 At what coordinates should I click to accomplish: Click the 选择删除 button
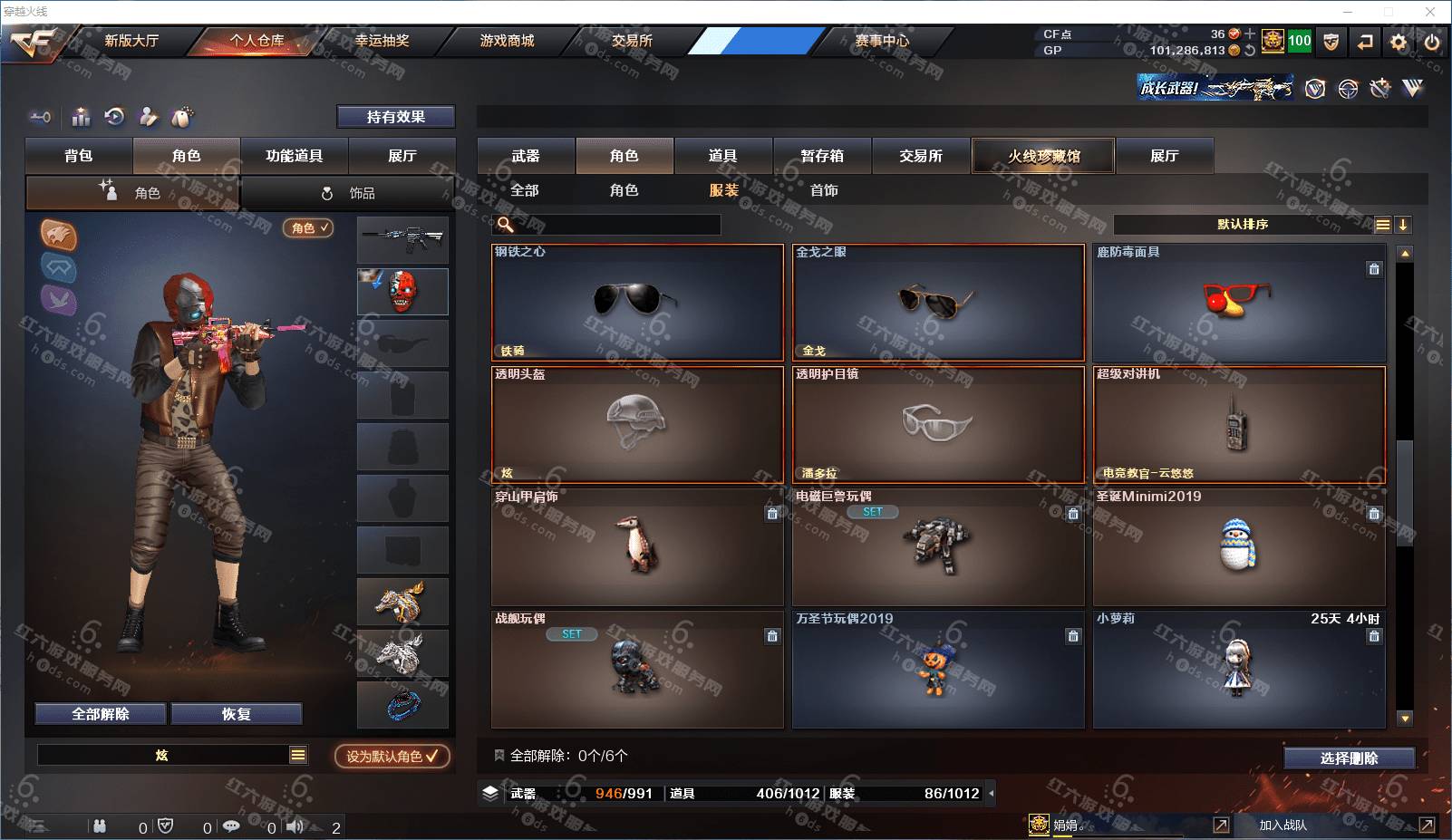tap(1349, 758)
